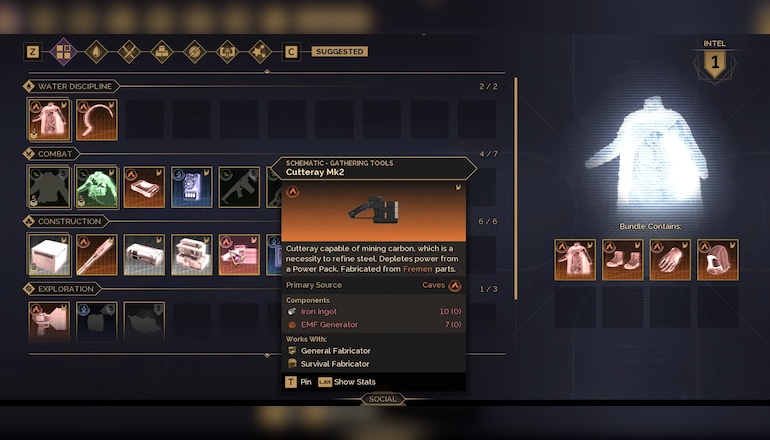Image resolution: width=770 pixels, height=440 pixels.
Task: Choose the stacked blocks construction tab
Action: (x=161, y=51)
